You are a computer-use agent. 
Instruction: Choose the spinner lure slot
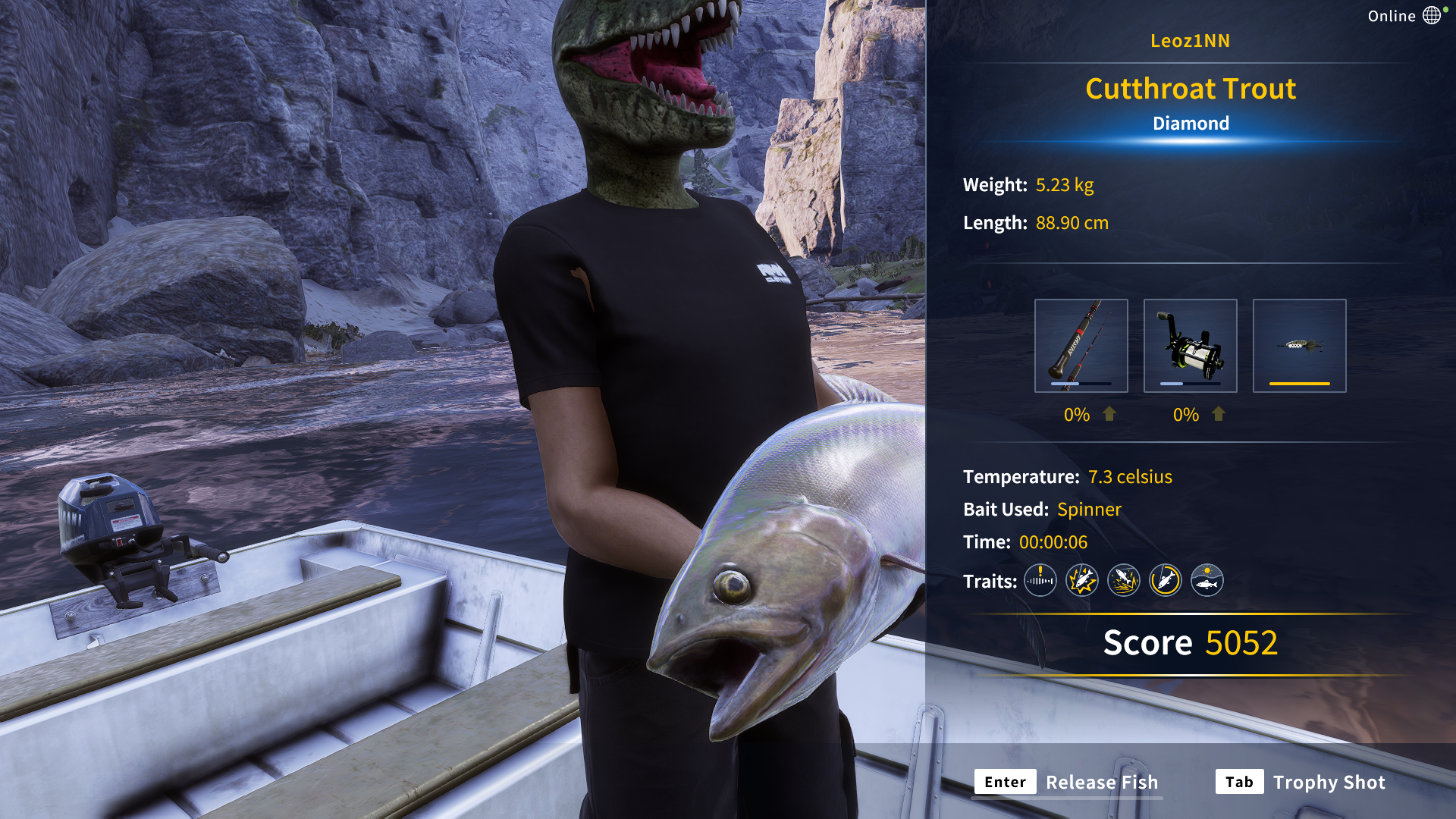pyautogui.click(x=1299, y=346)
